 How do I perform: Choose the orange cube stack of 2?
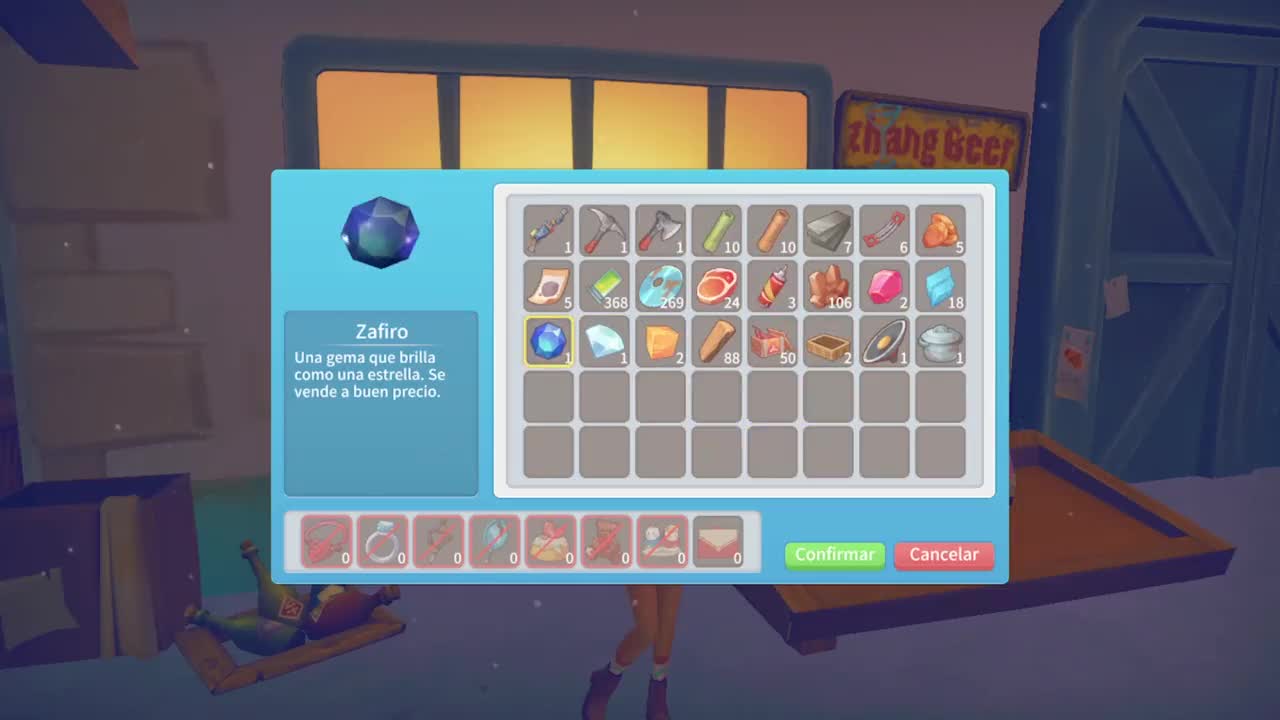(x=660, y=341)
